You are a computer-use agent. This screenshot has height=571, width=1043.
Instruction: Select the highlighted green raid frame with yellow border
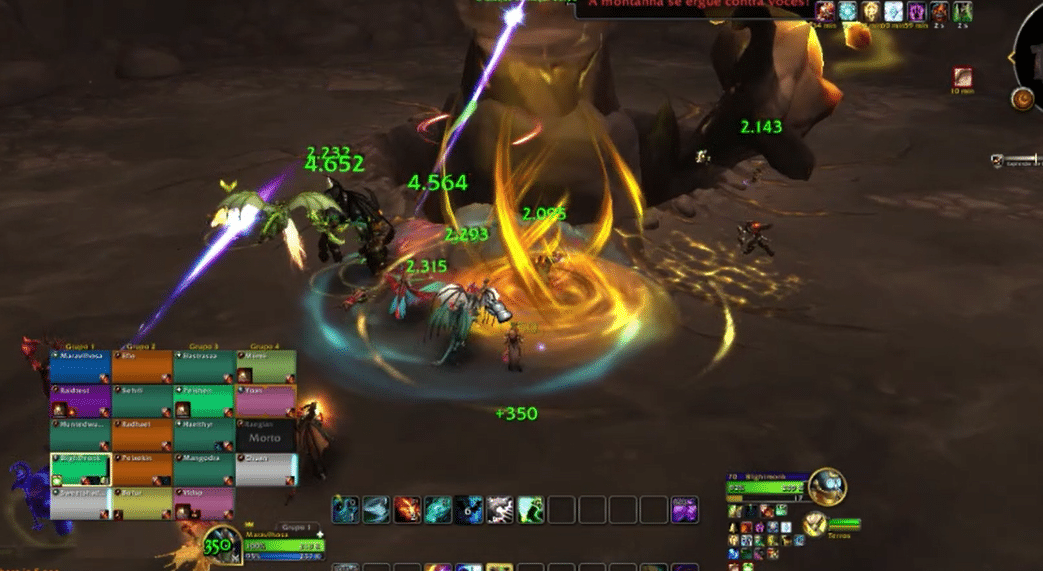pyautogui.click(x=80, y=468)
